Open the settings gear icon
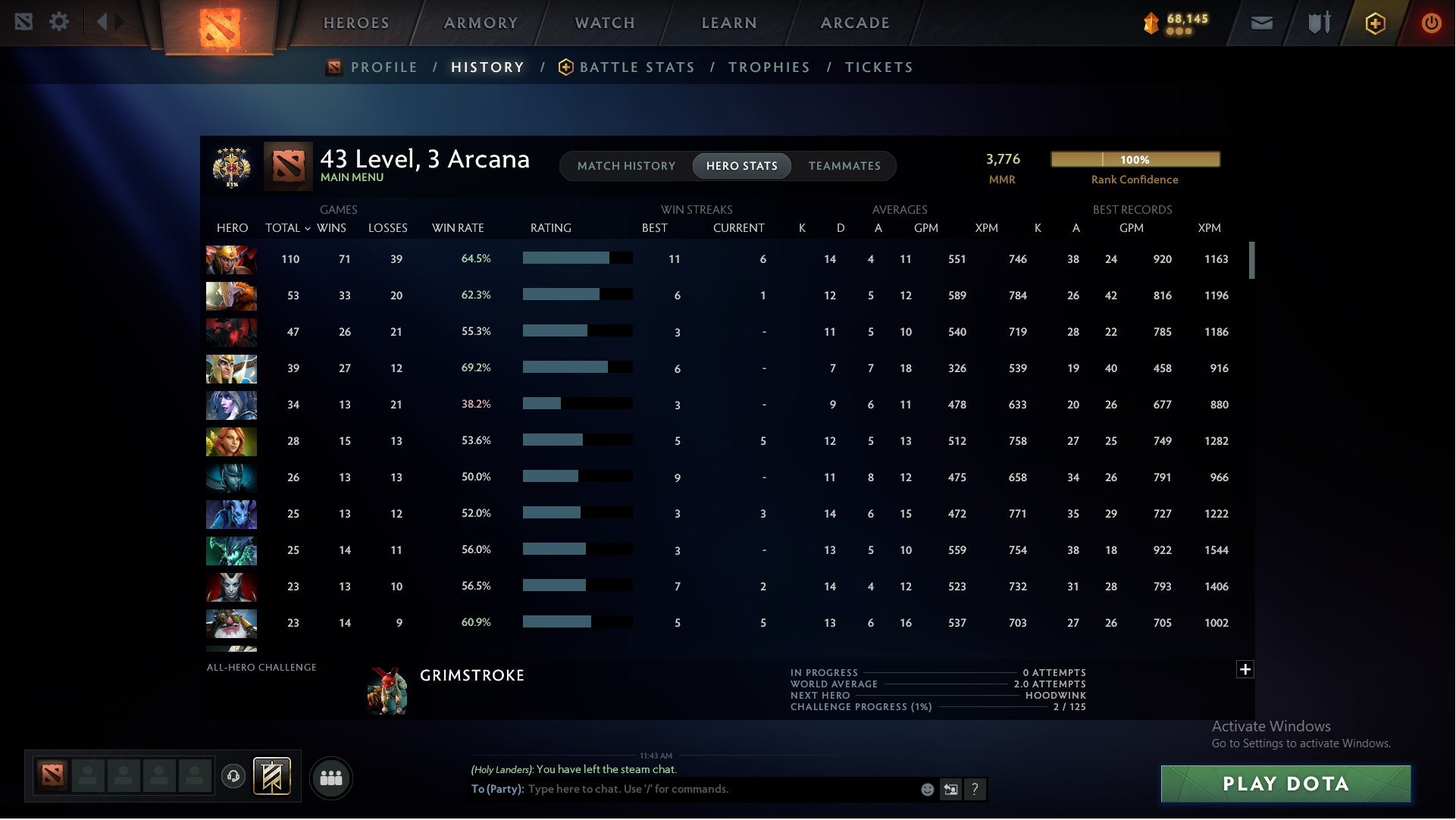 pos(60,22)
